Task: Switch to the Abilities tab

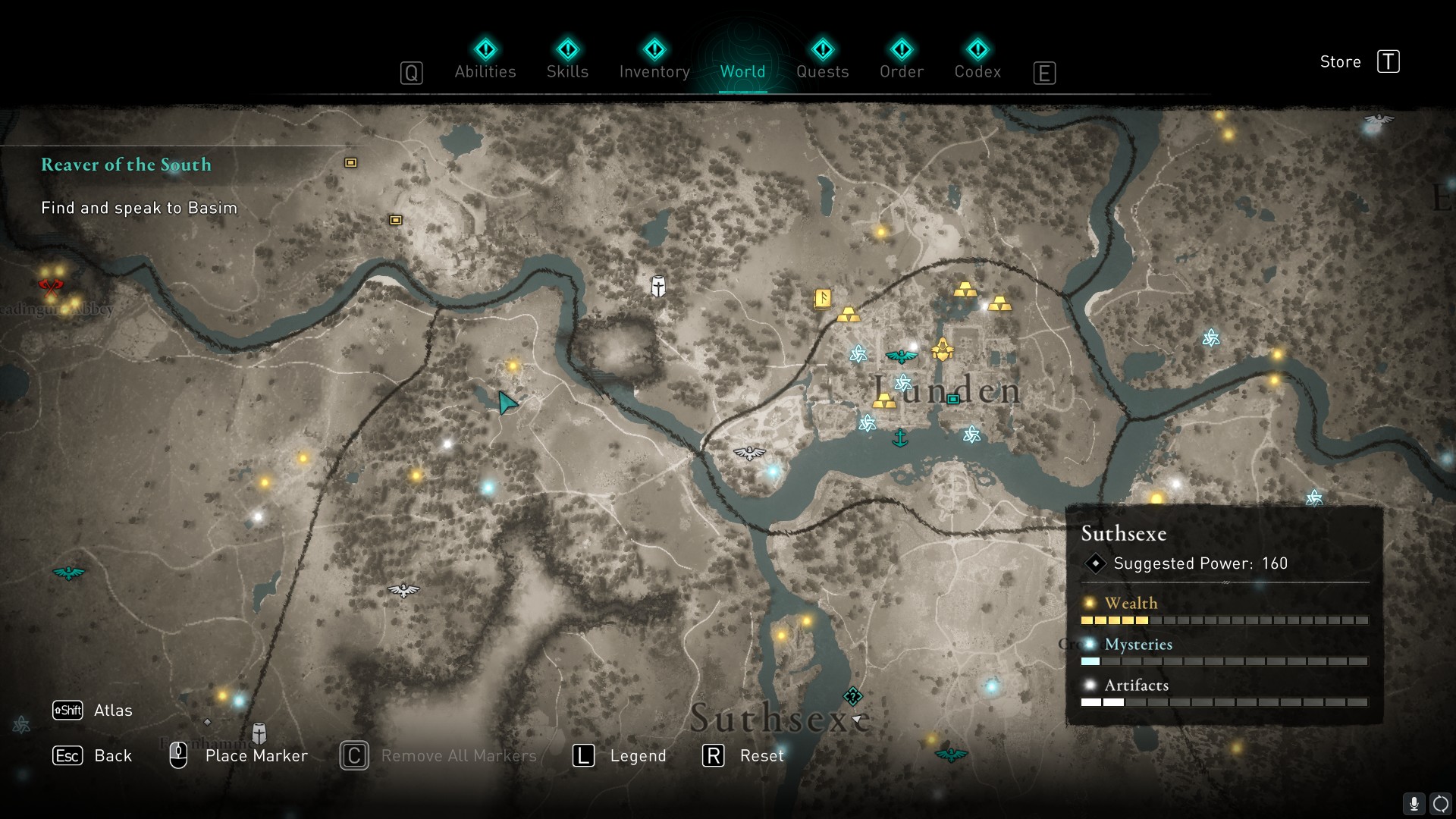Action: pos(485,61)
